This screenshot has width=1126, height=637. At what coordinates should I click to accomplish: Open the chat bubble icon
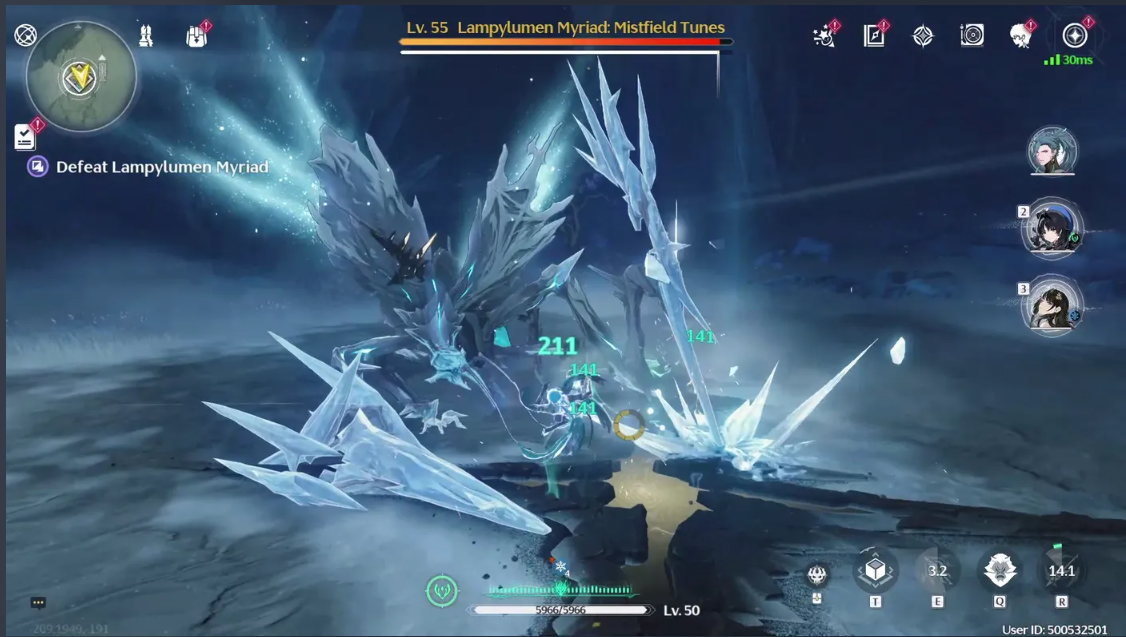coord(38,603)
